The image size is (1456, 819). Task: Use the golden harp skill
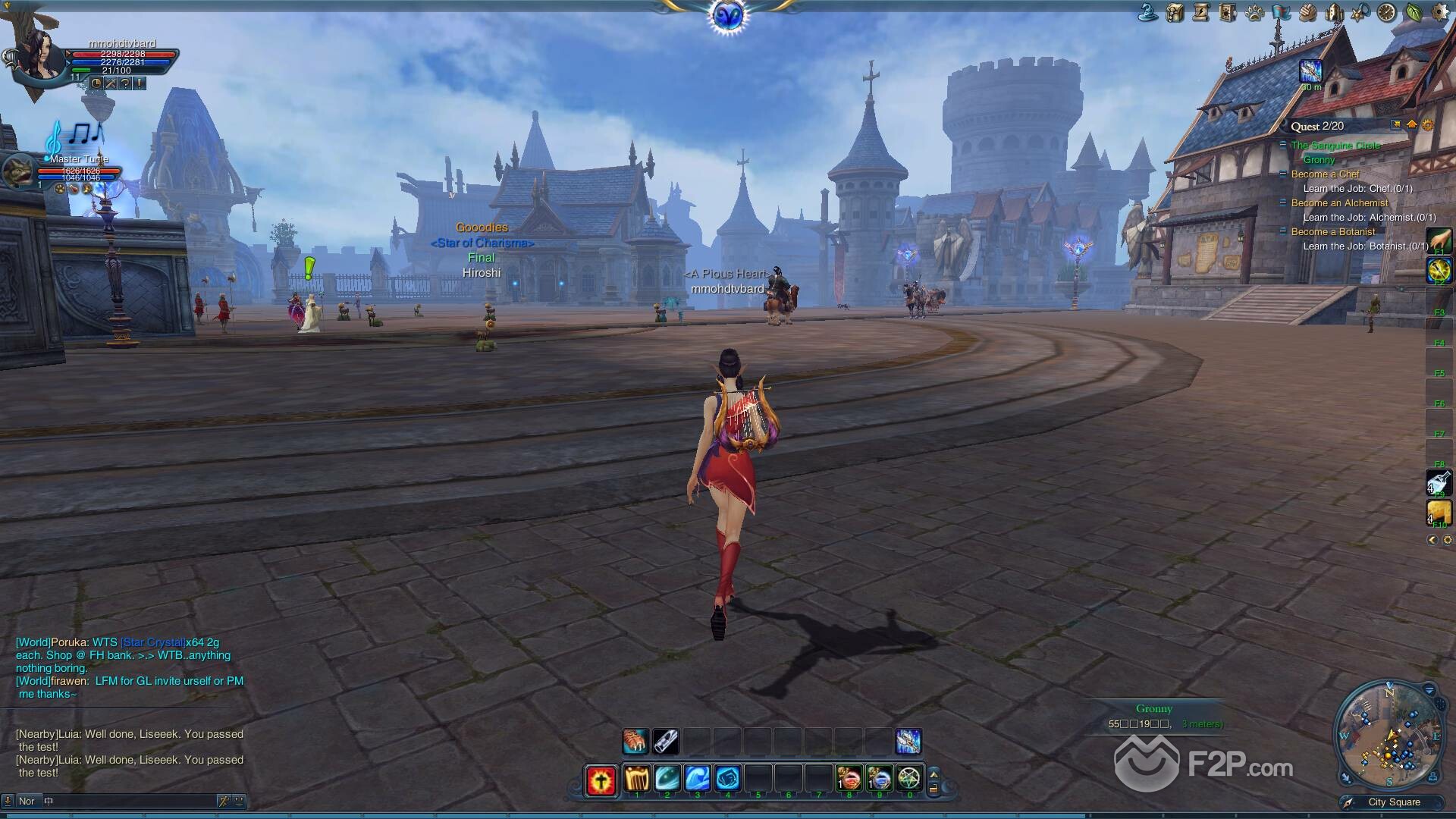(x=637, y=779)
